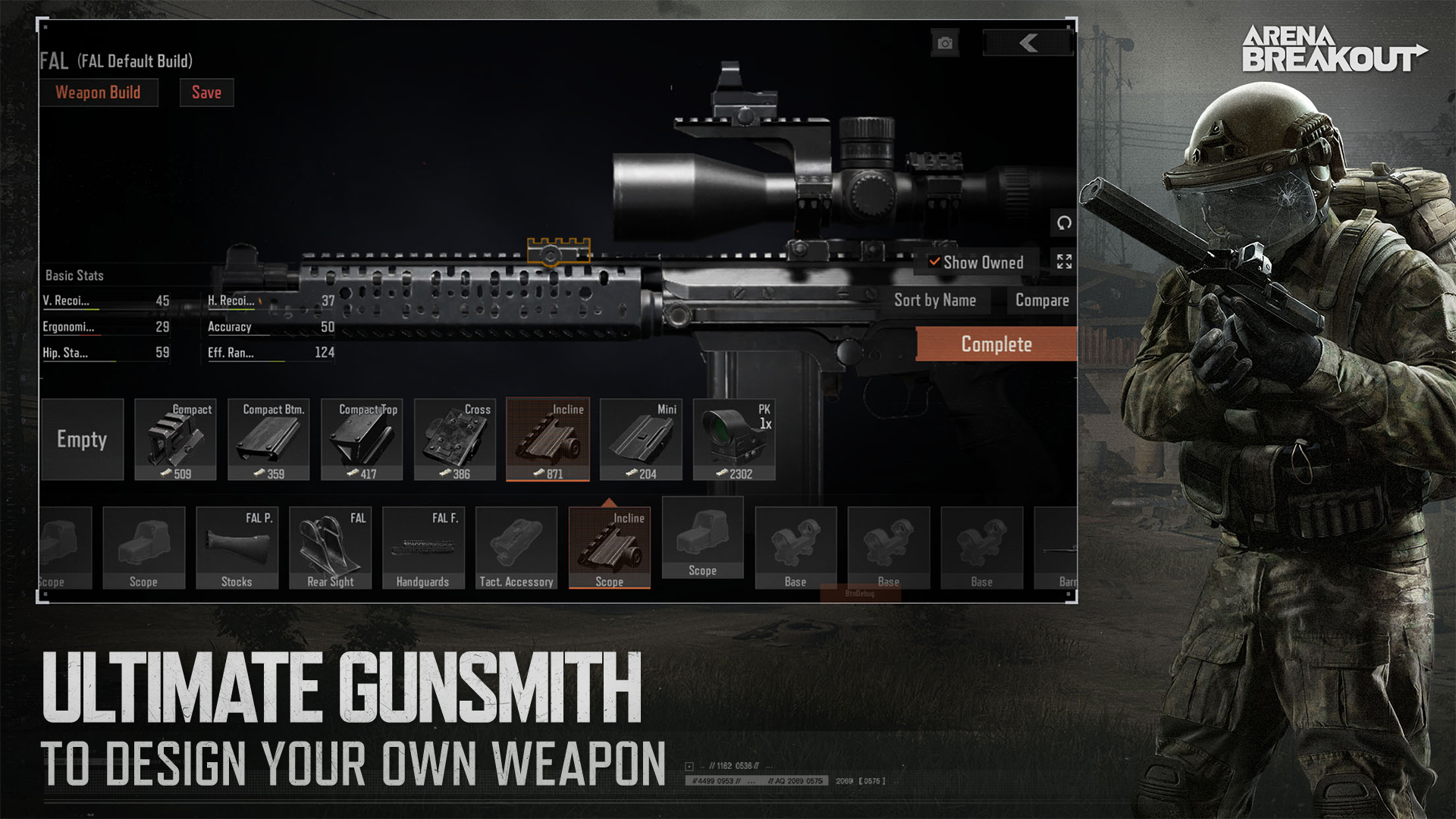This screenshot has width=1456, height=819.
Task: Open the FAL F. Handguards slot
Action: 423,548
